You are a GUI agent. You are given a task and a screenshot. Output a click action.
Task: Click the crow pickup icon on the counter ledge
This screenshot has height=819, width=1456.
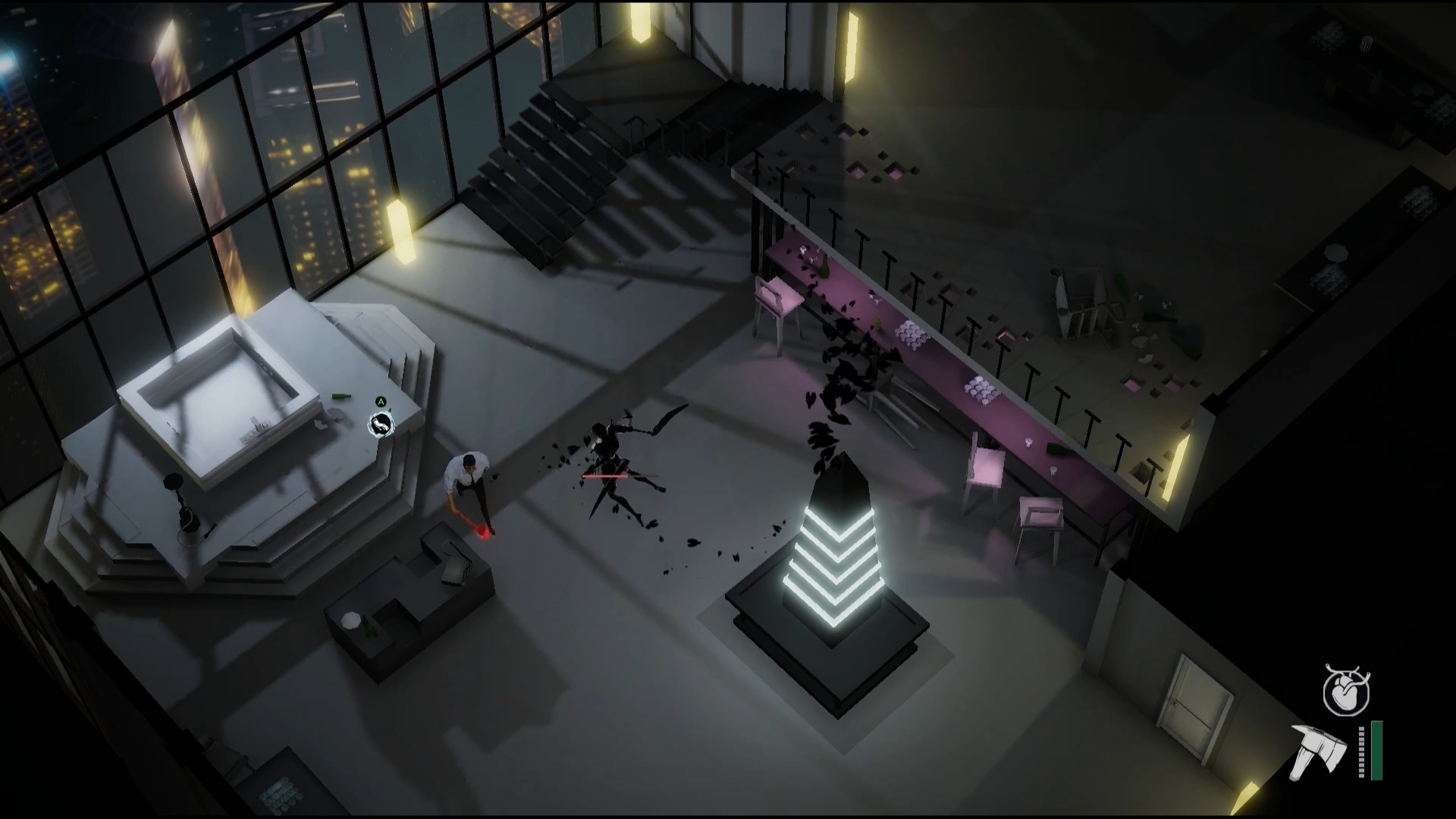pyautogui.click(x=380, y=425)
